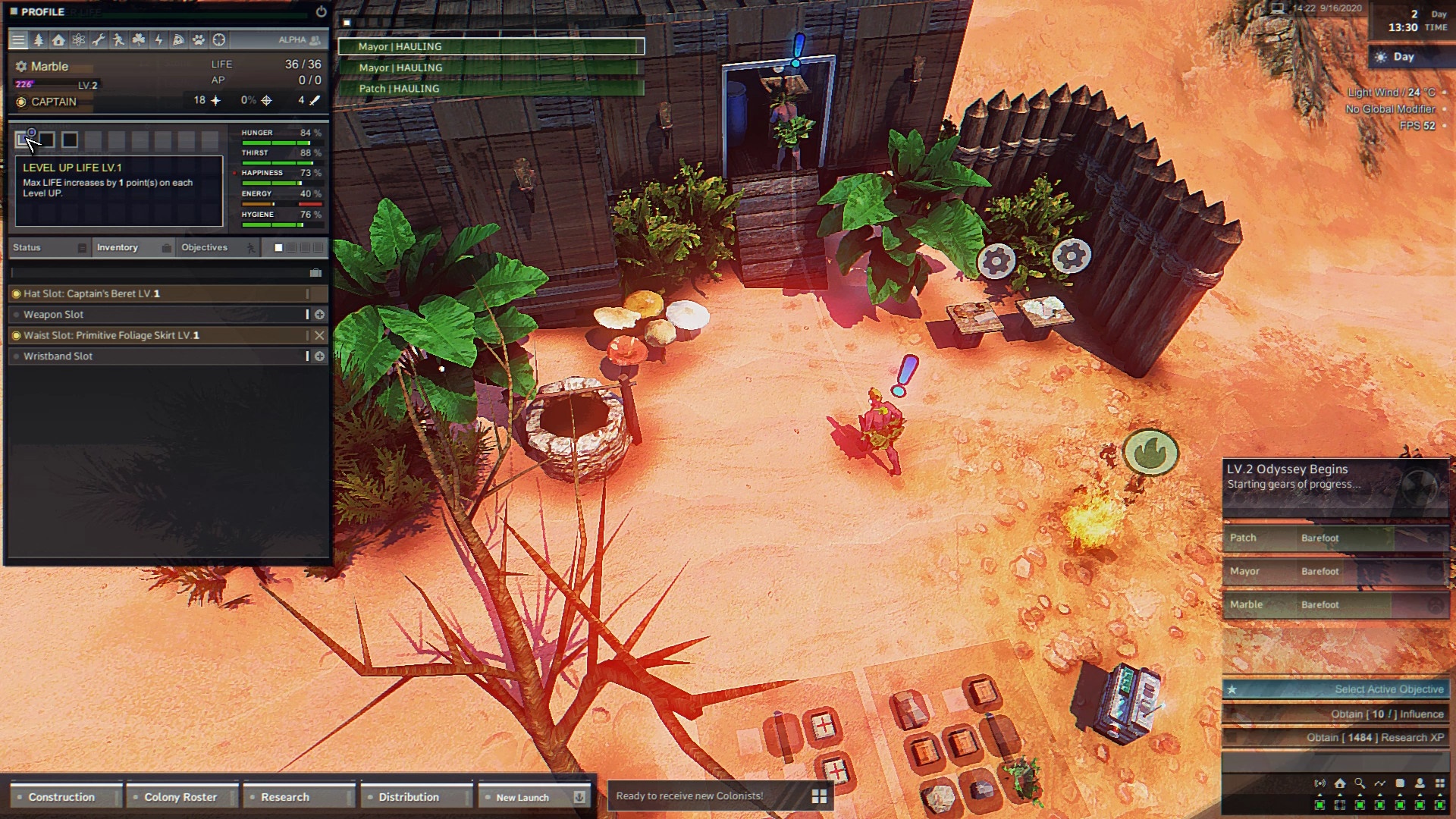
Task: Close the Profile panel with power icon
Action: [x=321, y=12]
